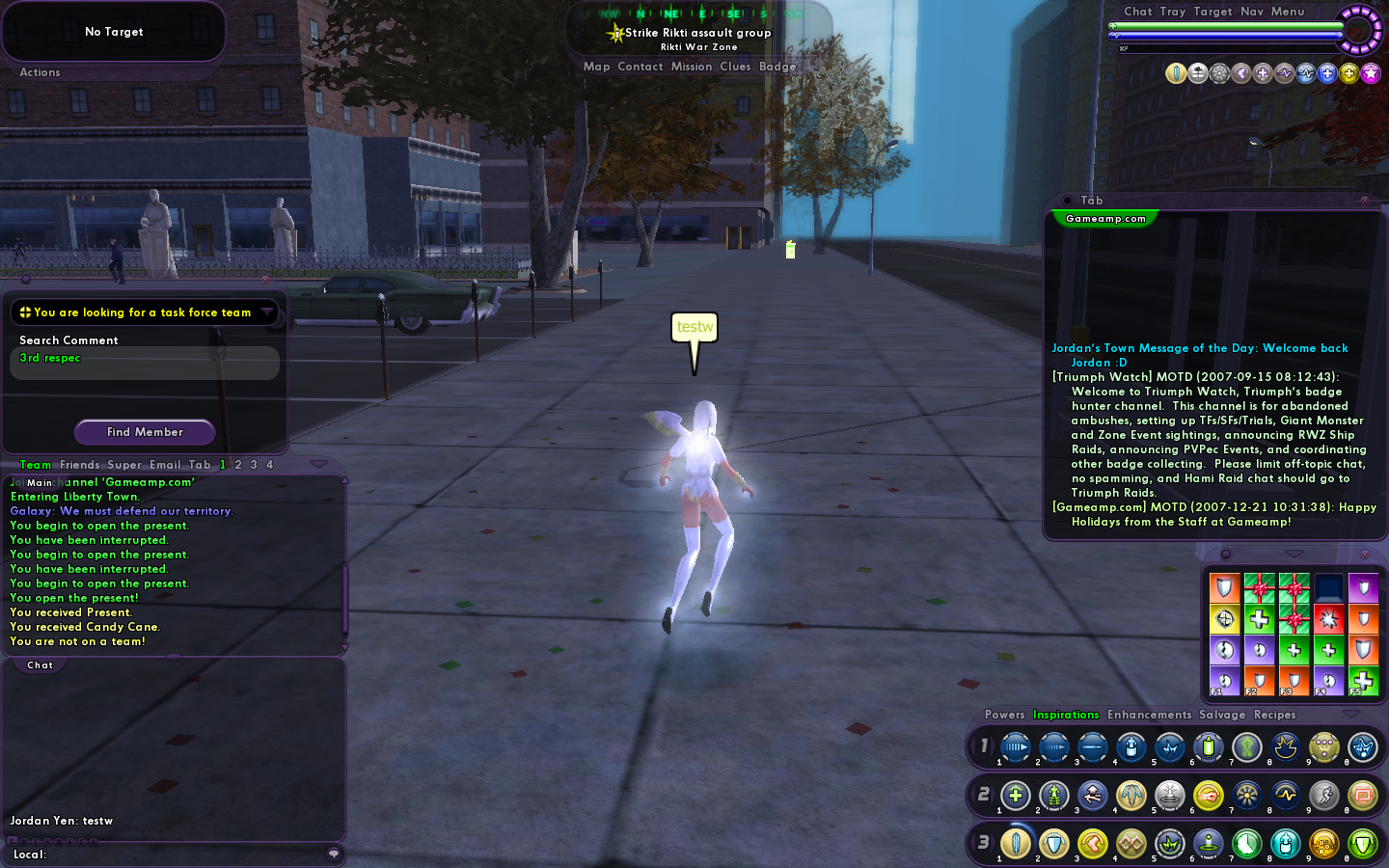Open the Email tab
This screenshot has height=868, width=1389.
[164, 465]
